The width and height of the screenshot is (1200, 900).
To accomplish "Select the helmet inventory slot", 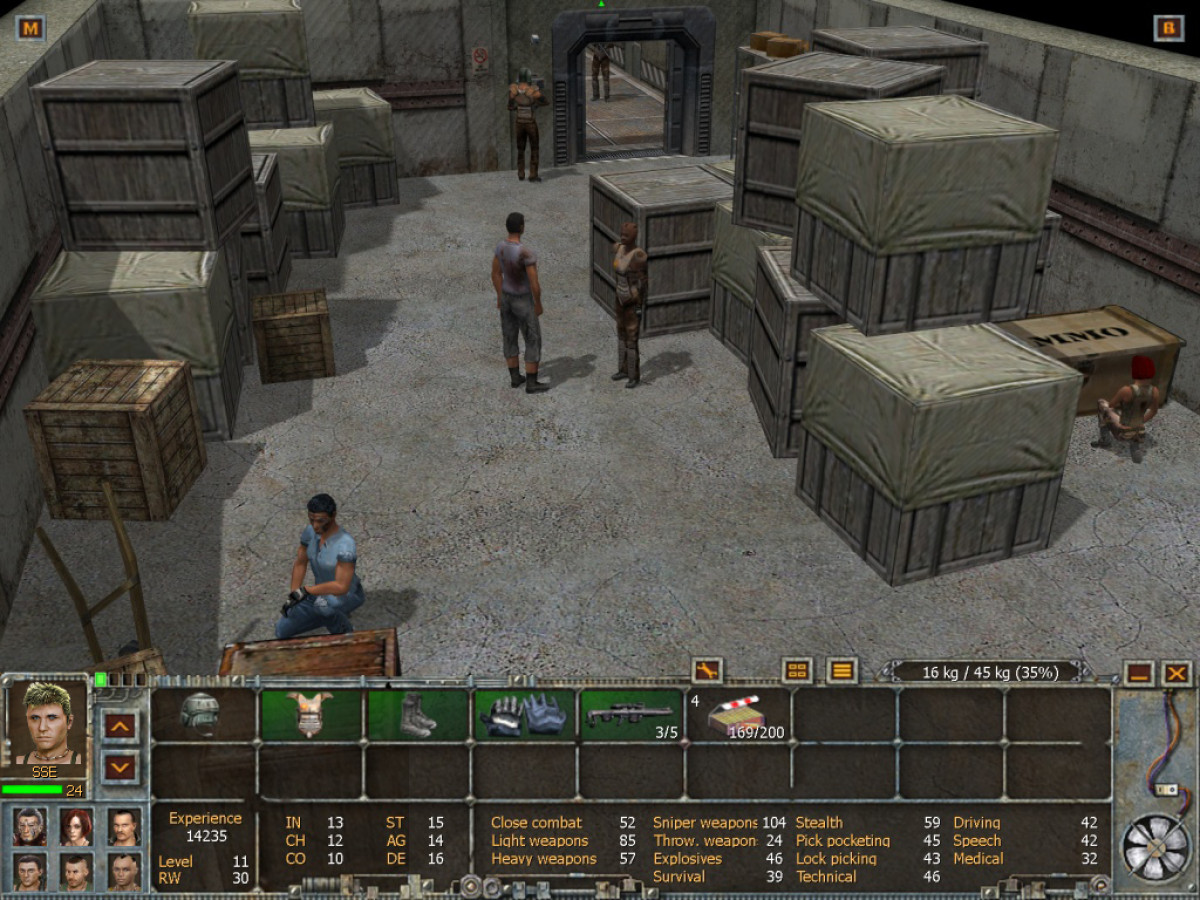I will (202, 715).
